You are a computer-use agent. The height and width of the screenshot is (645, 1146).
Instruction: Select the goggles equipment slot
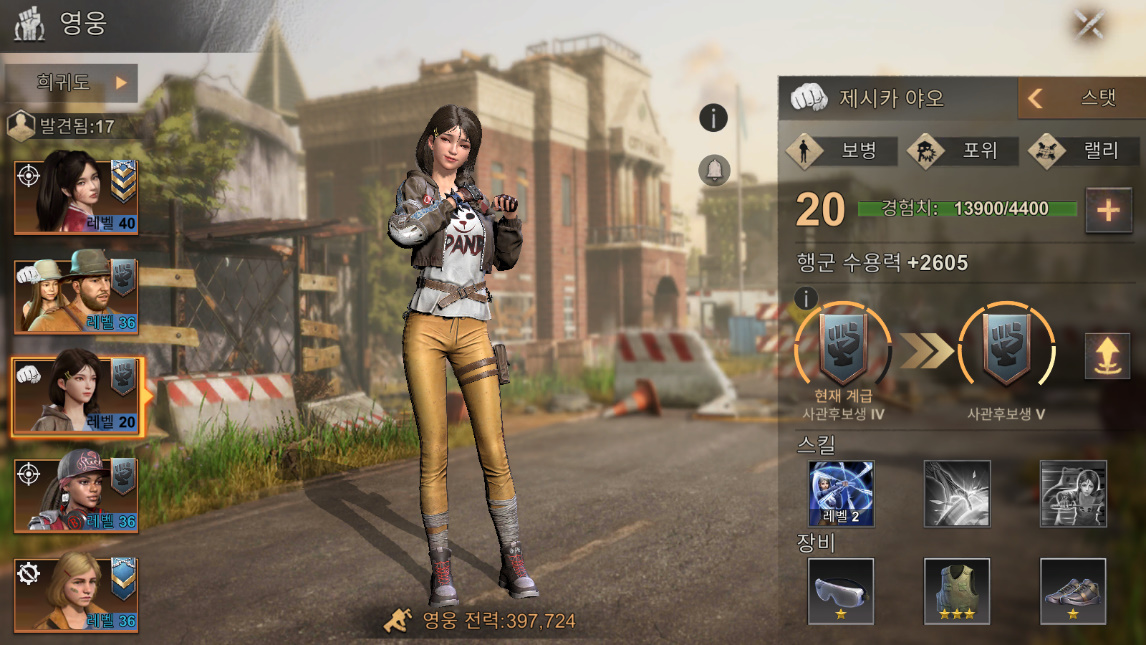pyautogui.click(x=841, y=591)
